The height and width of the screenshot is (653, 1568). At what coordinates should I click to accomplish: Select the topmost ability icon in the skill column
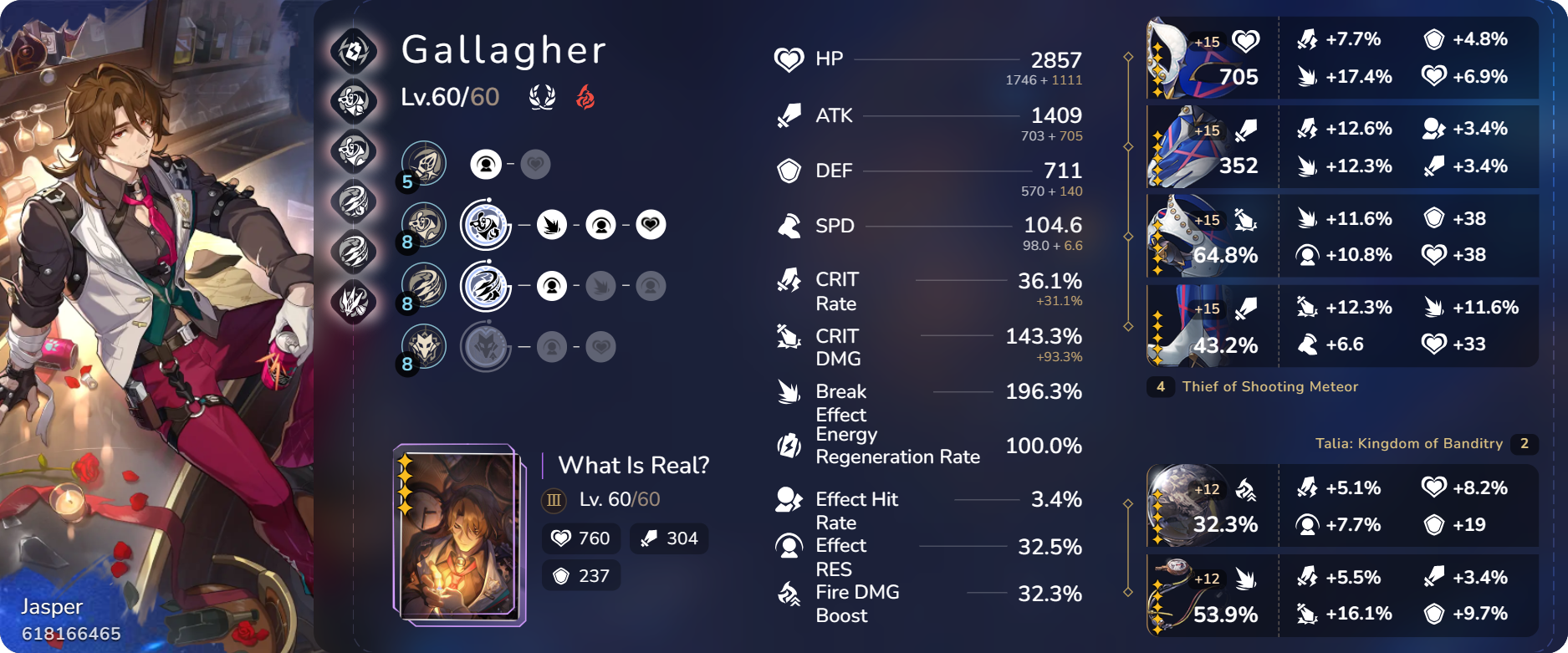(355, 50)
